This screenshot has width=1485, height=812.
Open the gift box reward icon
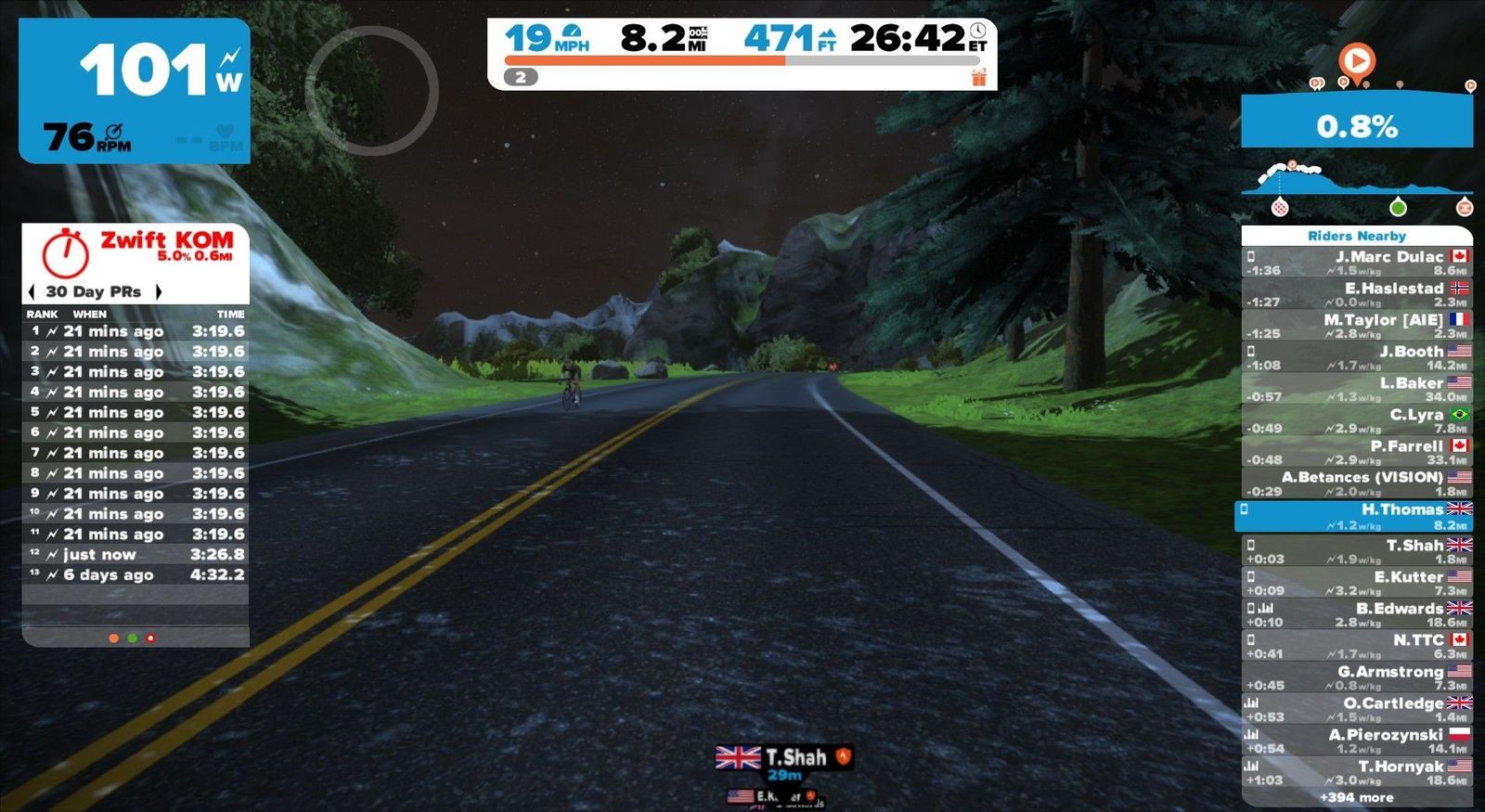click(x=979, y=78)
